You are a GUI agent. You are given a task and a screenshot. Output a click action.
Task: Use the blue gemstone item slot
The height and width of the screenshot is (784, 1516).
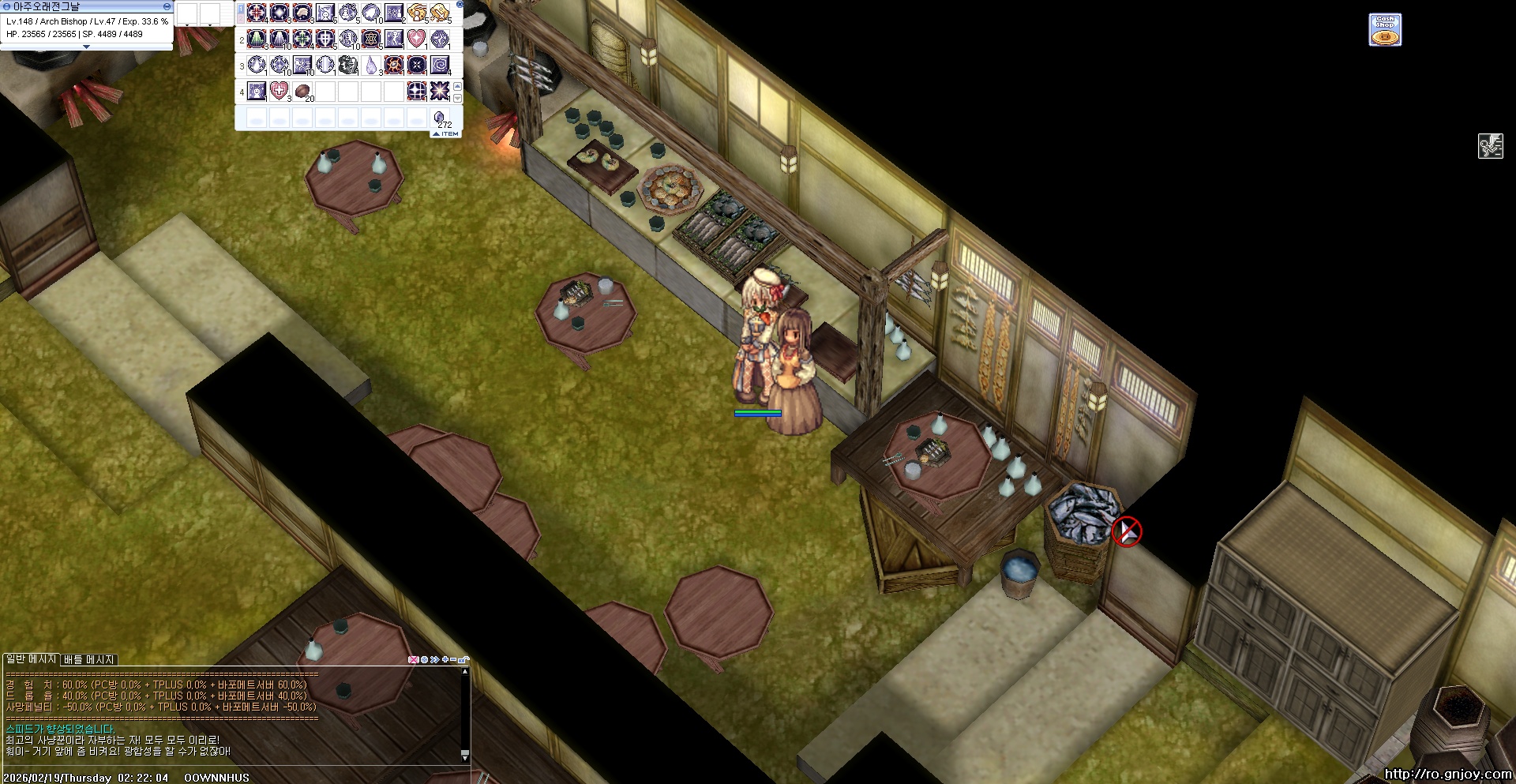pos(440,118)
